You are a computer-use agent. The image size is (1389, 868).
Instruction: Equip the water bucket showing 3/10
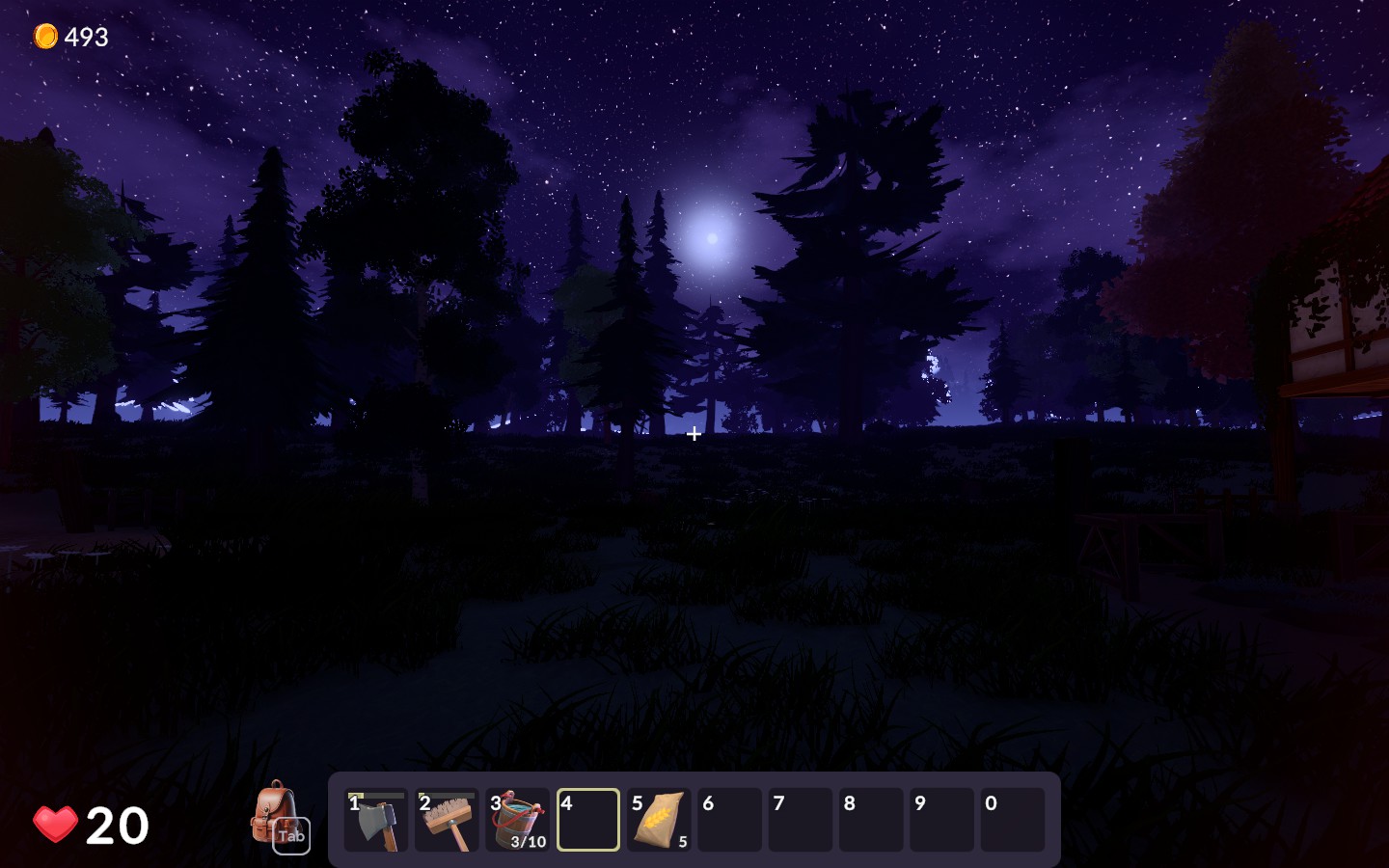(518, 821)
